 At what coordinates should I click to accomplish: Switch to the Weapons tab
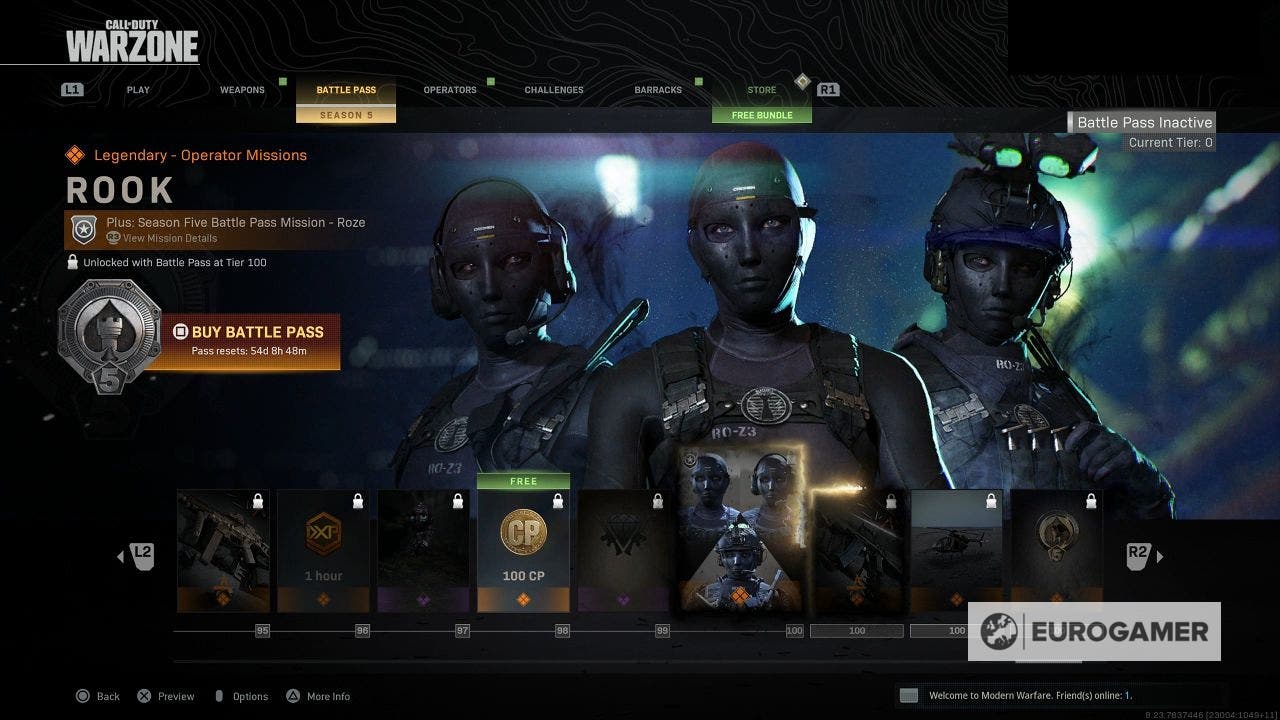242,89
